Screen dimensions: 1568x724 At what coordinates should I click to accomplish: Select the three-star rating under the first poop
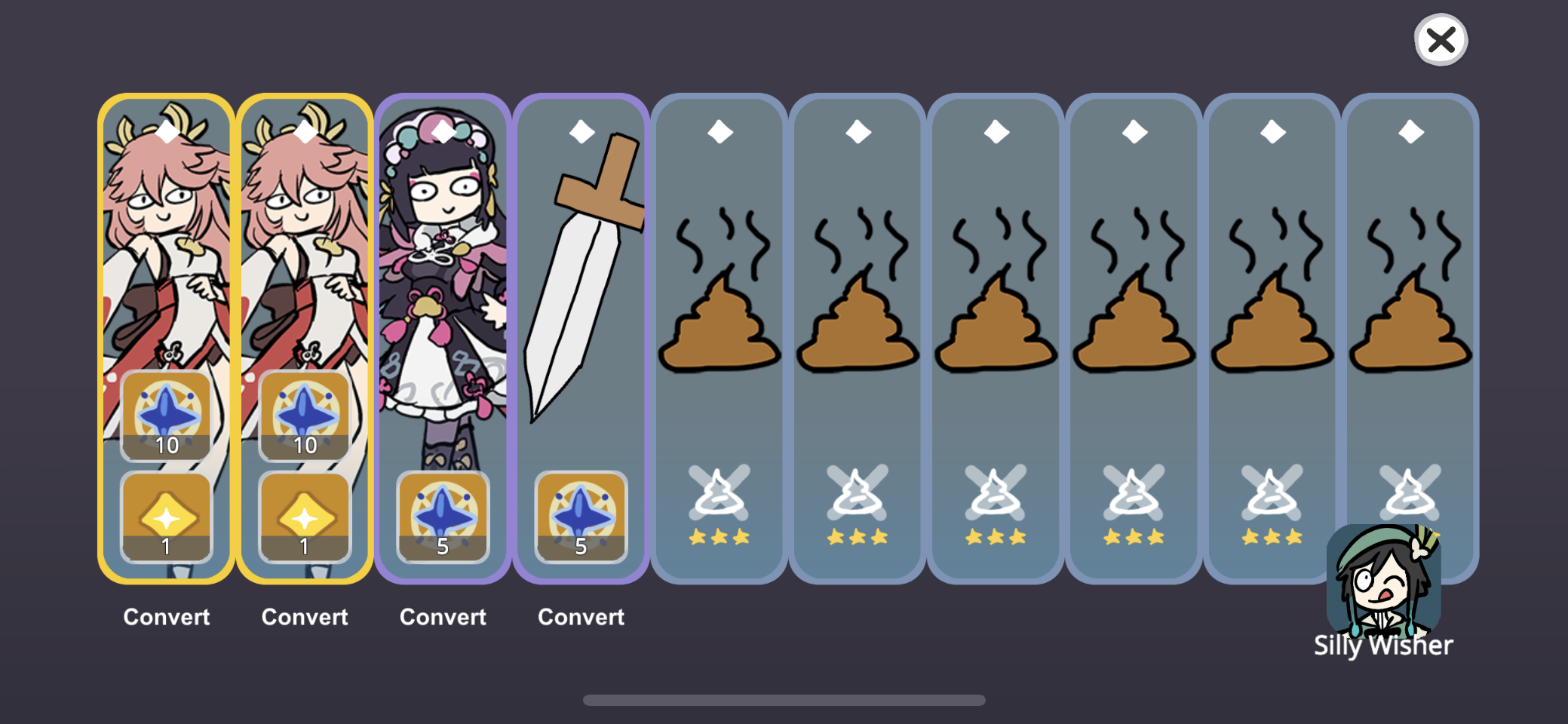point(718,537)
